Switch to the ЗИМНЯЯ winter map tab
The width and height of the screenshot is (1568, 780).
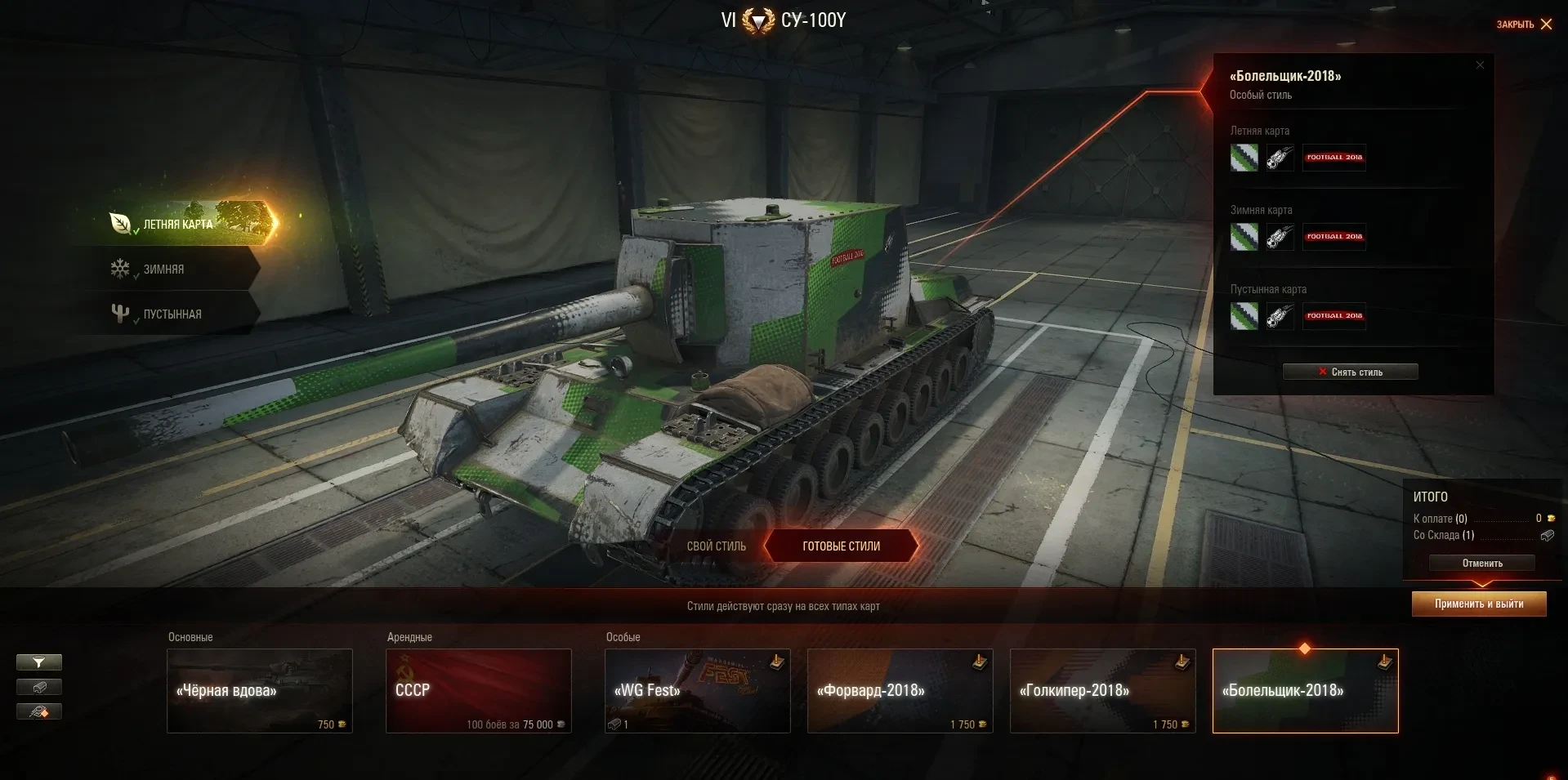coord(164,269)
